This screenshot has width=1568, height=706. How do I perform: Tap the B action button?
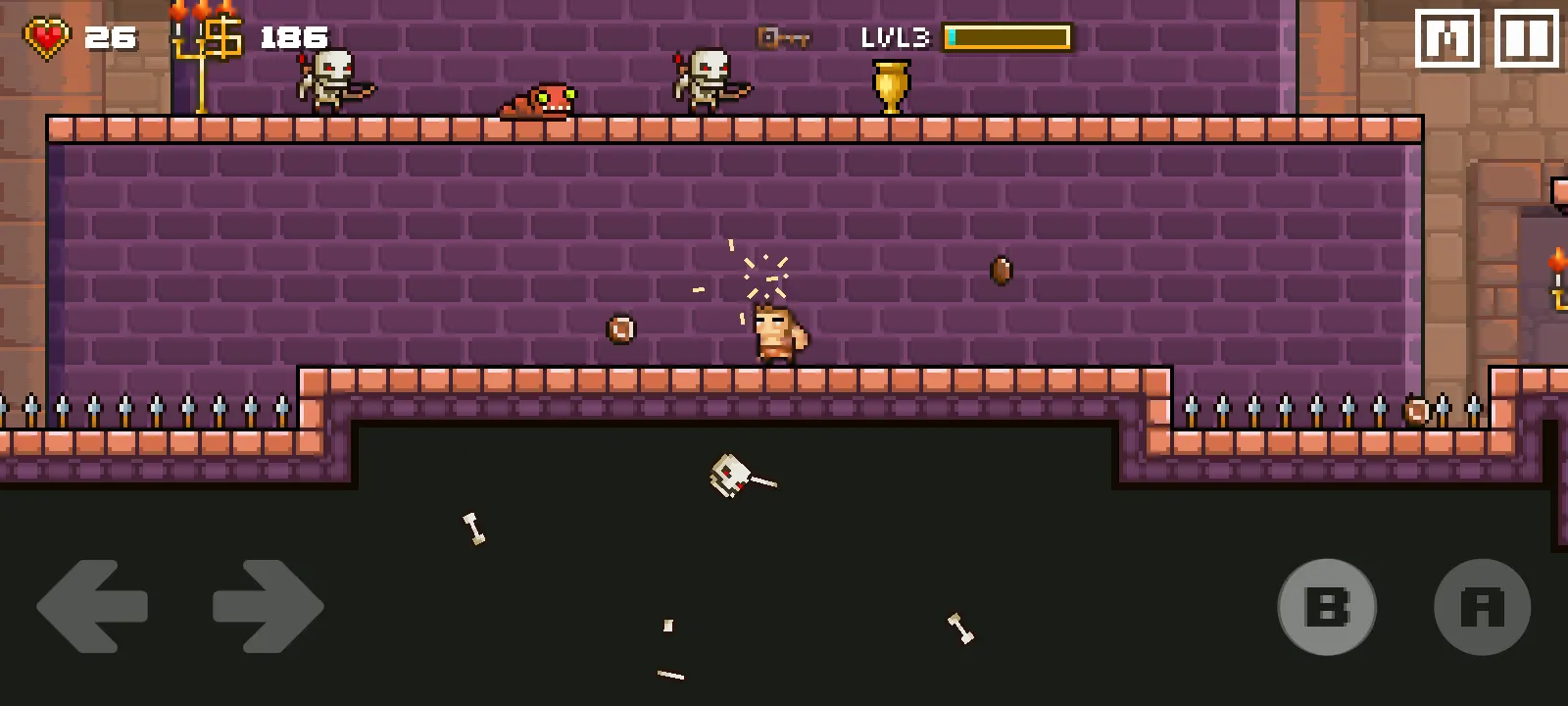click(1327, 607)
